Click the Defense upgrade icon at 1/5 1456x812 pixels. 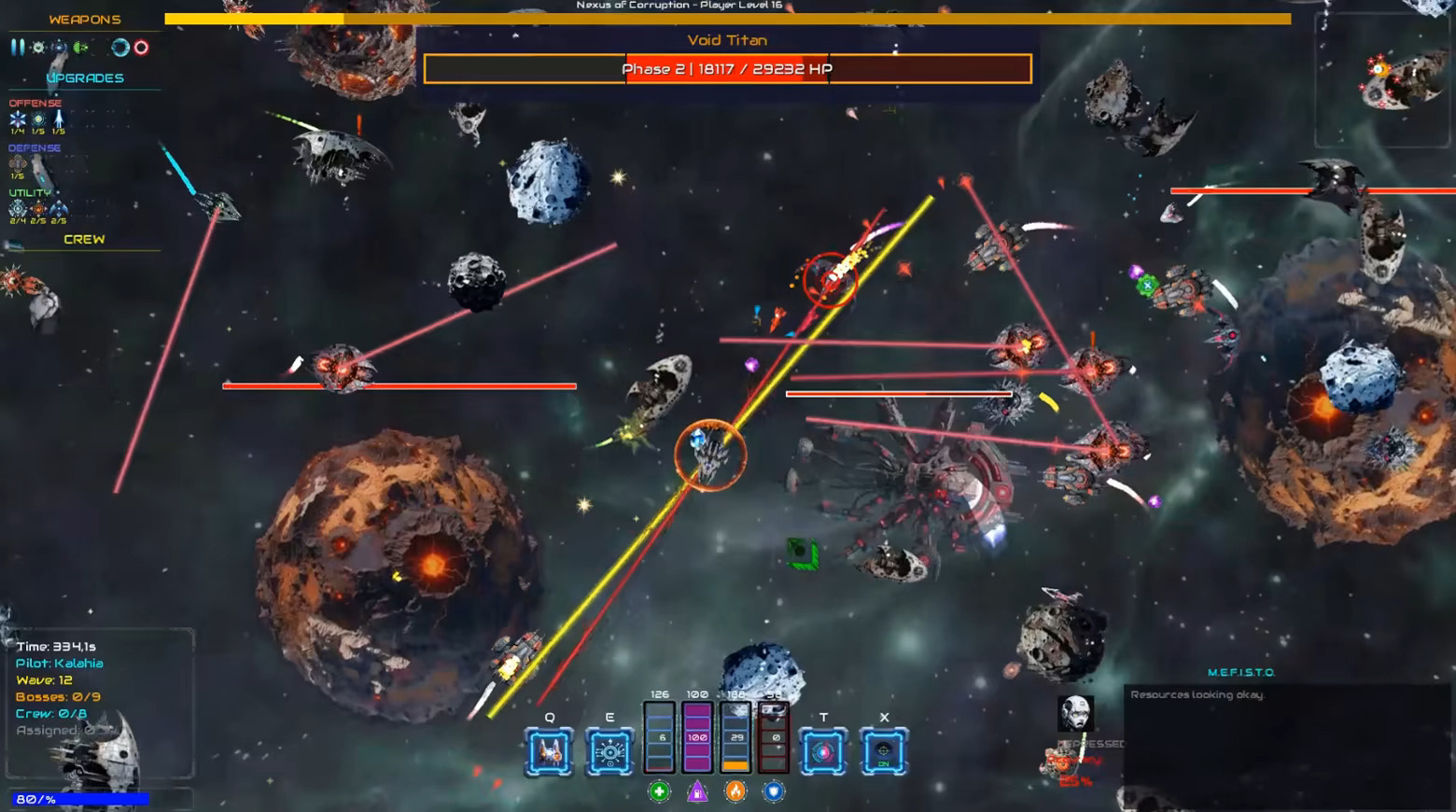16,163
